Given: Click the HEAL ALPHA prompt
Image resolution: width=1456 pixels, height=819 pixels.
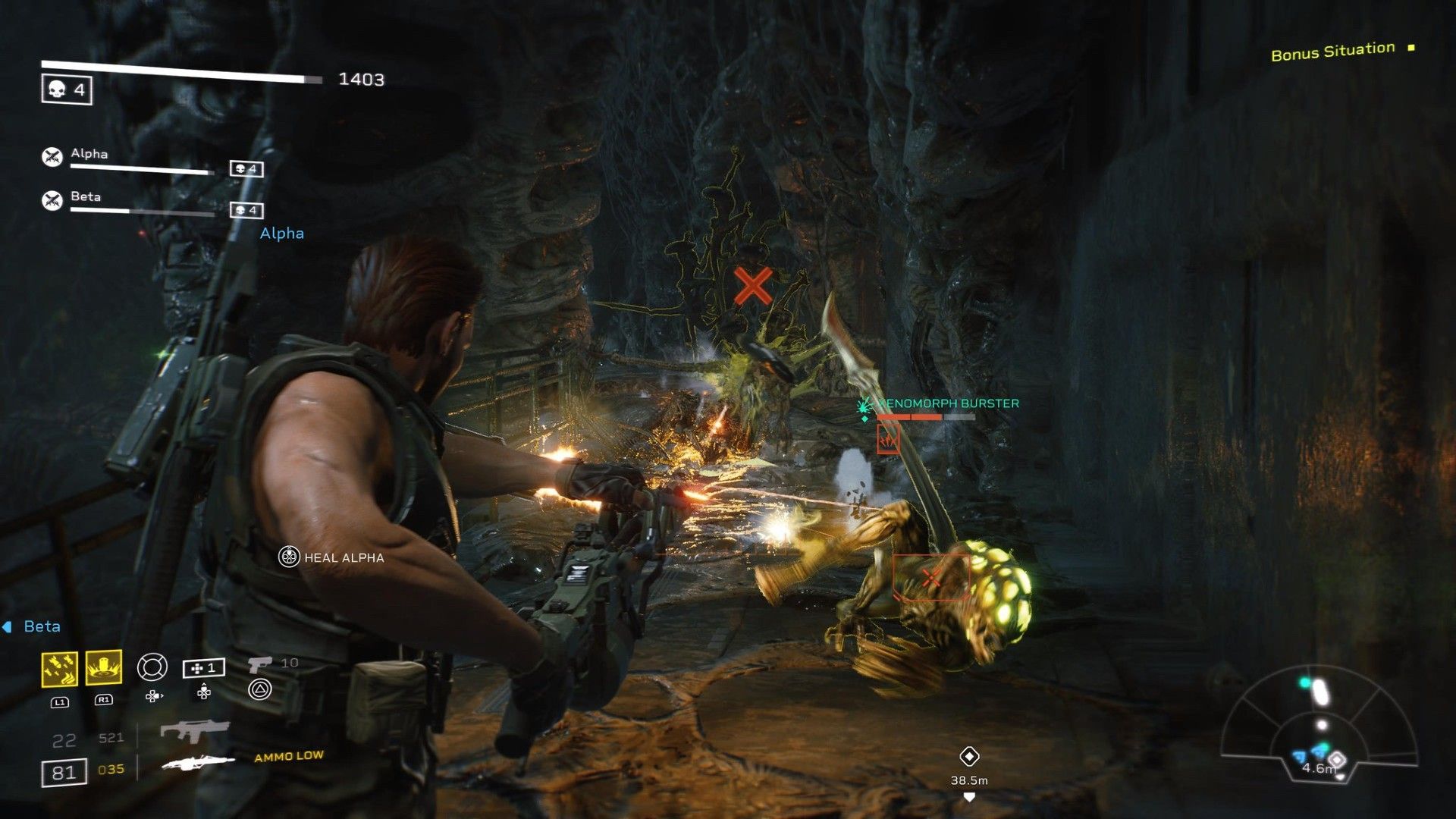Looking at the screenshot, I should 332,557.
